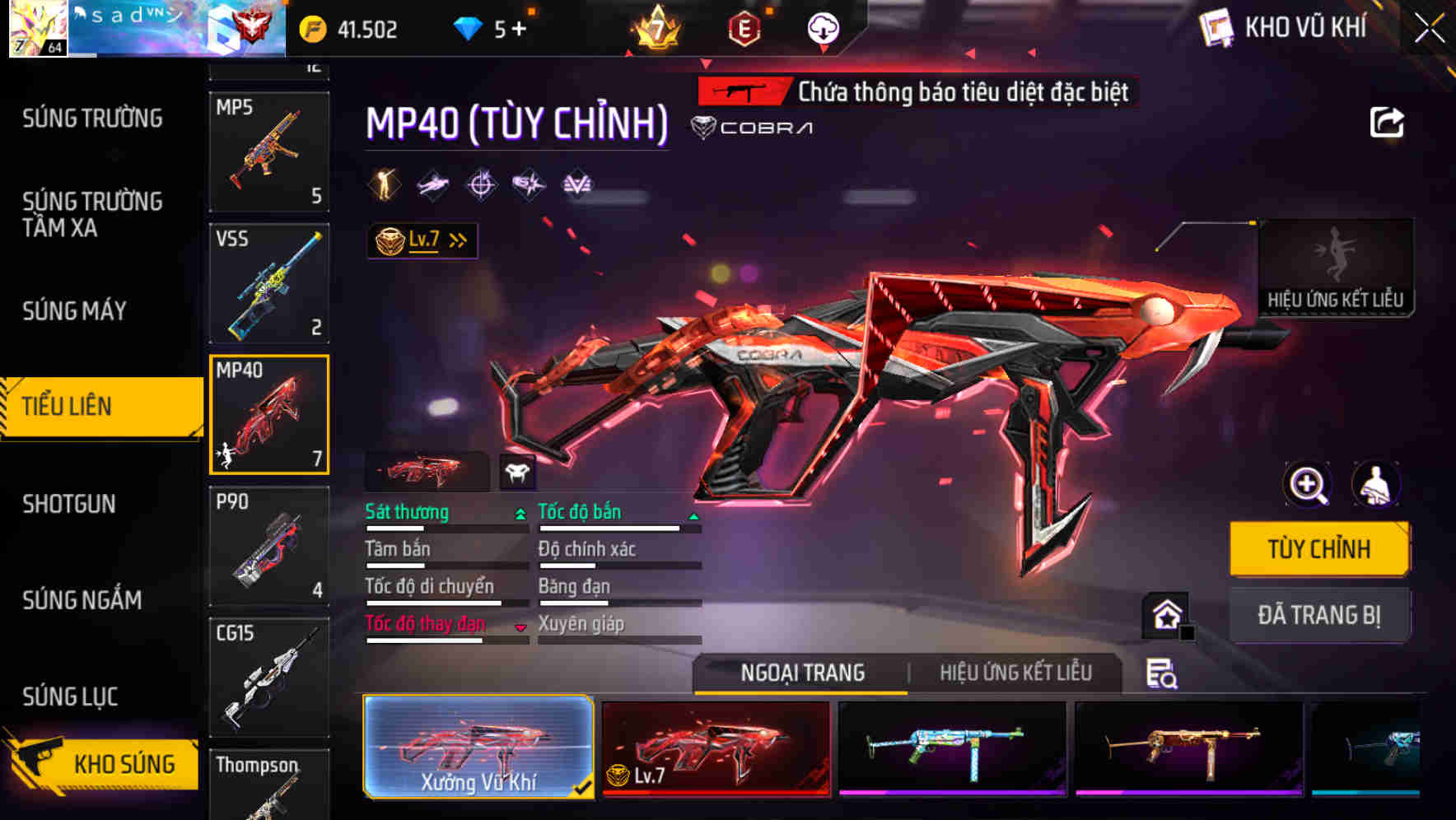Expand the Lv.7 progression with the double chevron
The height and width of the screenshot is (820, 1456).
[455, 239]
